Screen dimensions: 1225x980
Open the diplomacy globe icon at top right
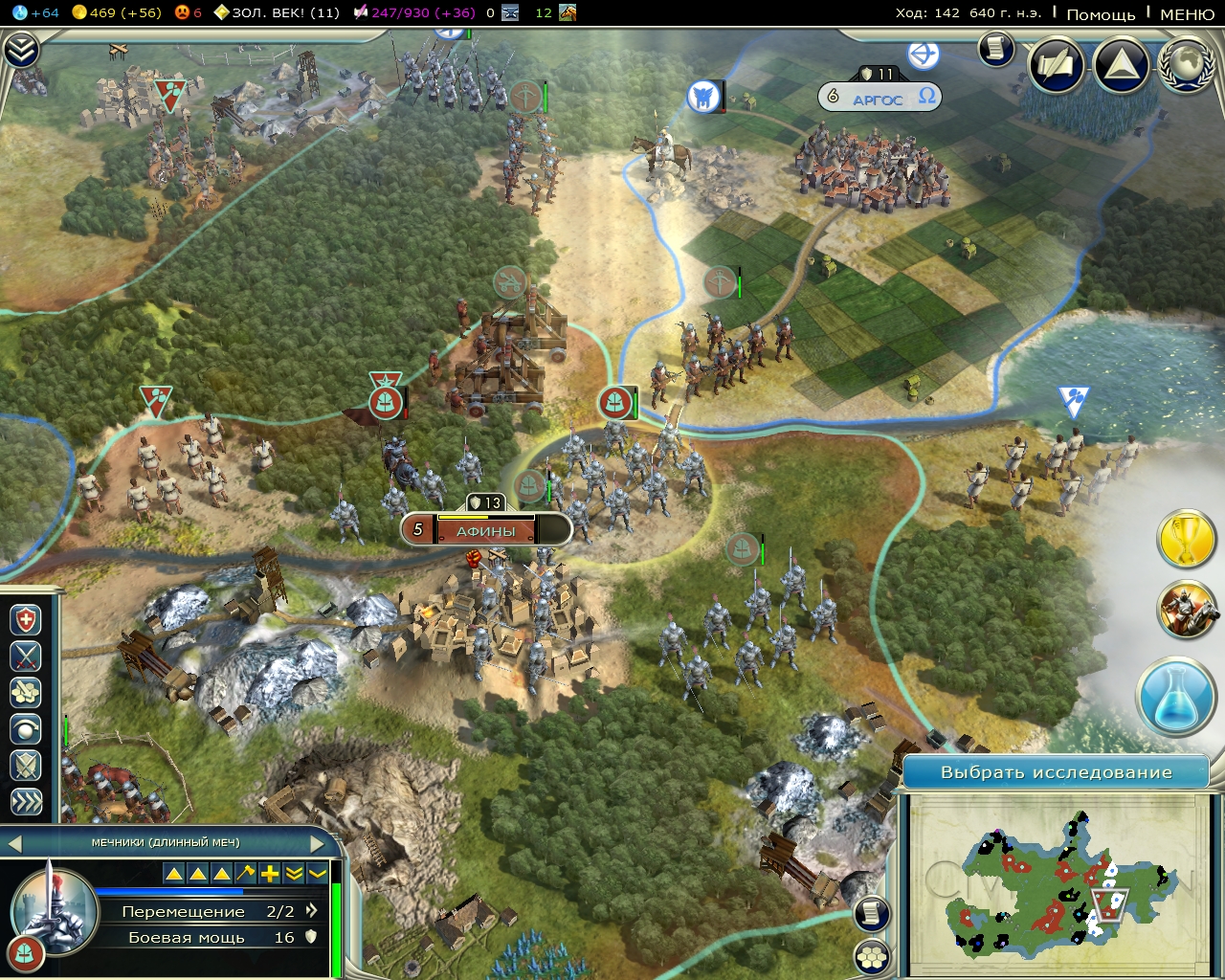coord(1185,67)
